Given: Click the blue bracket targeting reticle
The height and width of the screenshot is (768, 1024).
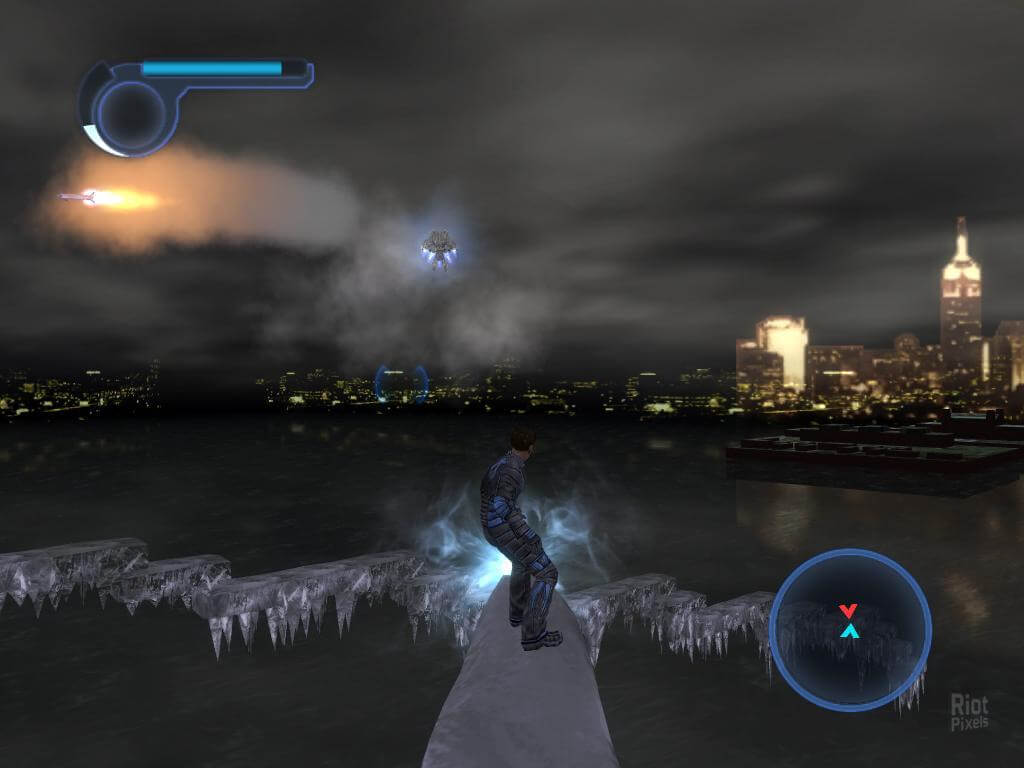Looking at the screenshot, I should (x=402, y=384).
